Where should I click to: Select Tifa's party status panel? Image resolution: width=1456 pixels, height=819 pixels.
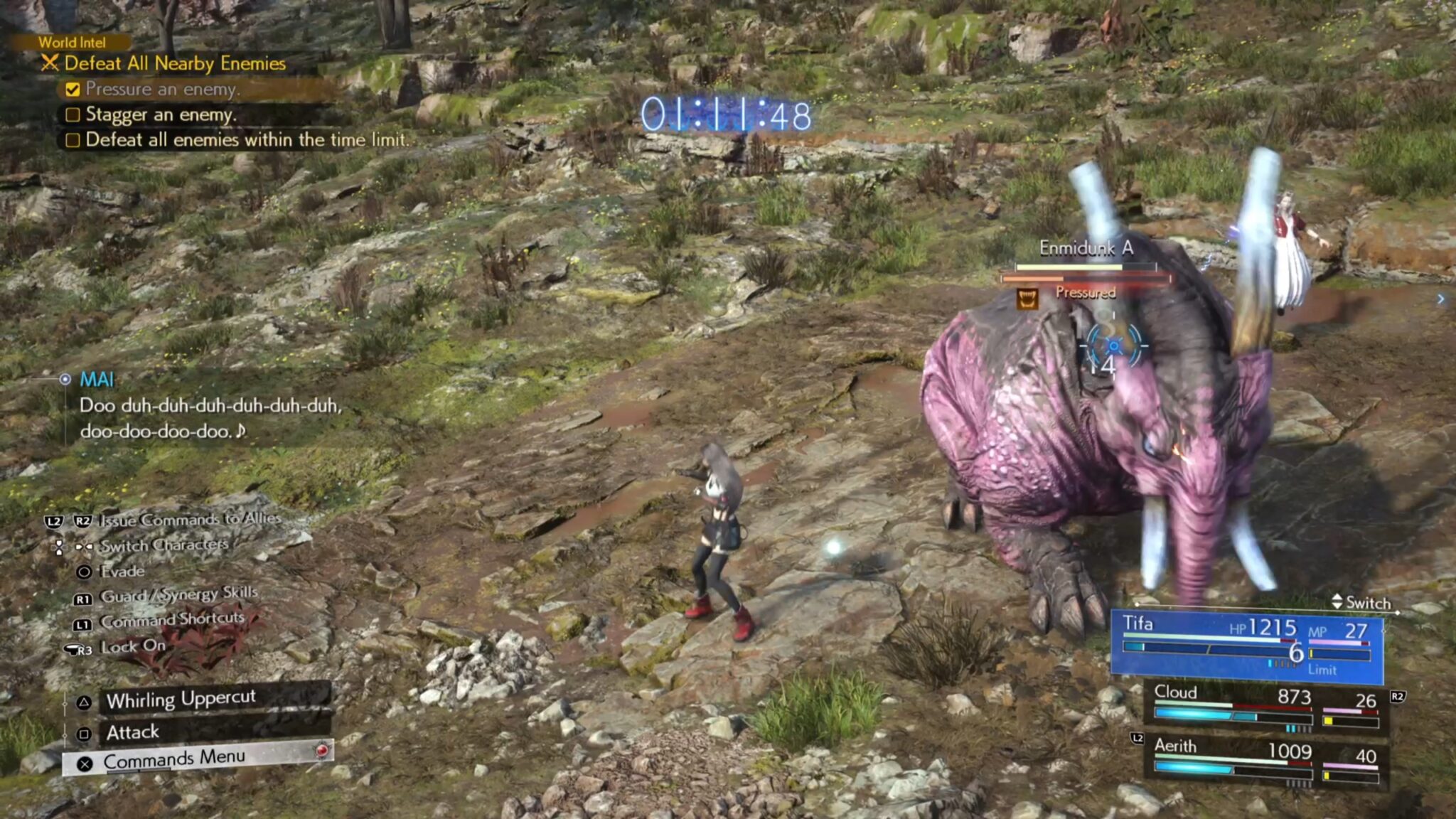pyautogui.click(x=1246, y=645)
